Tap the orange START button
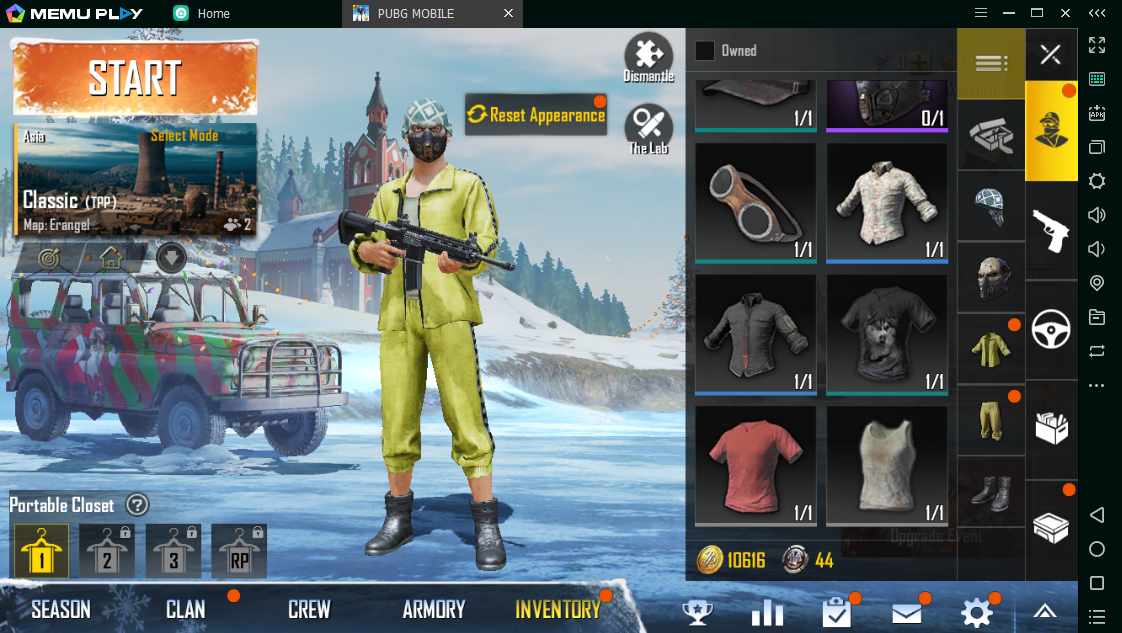This screenshot has width=1122, height=633. click(135, 78)
